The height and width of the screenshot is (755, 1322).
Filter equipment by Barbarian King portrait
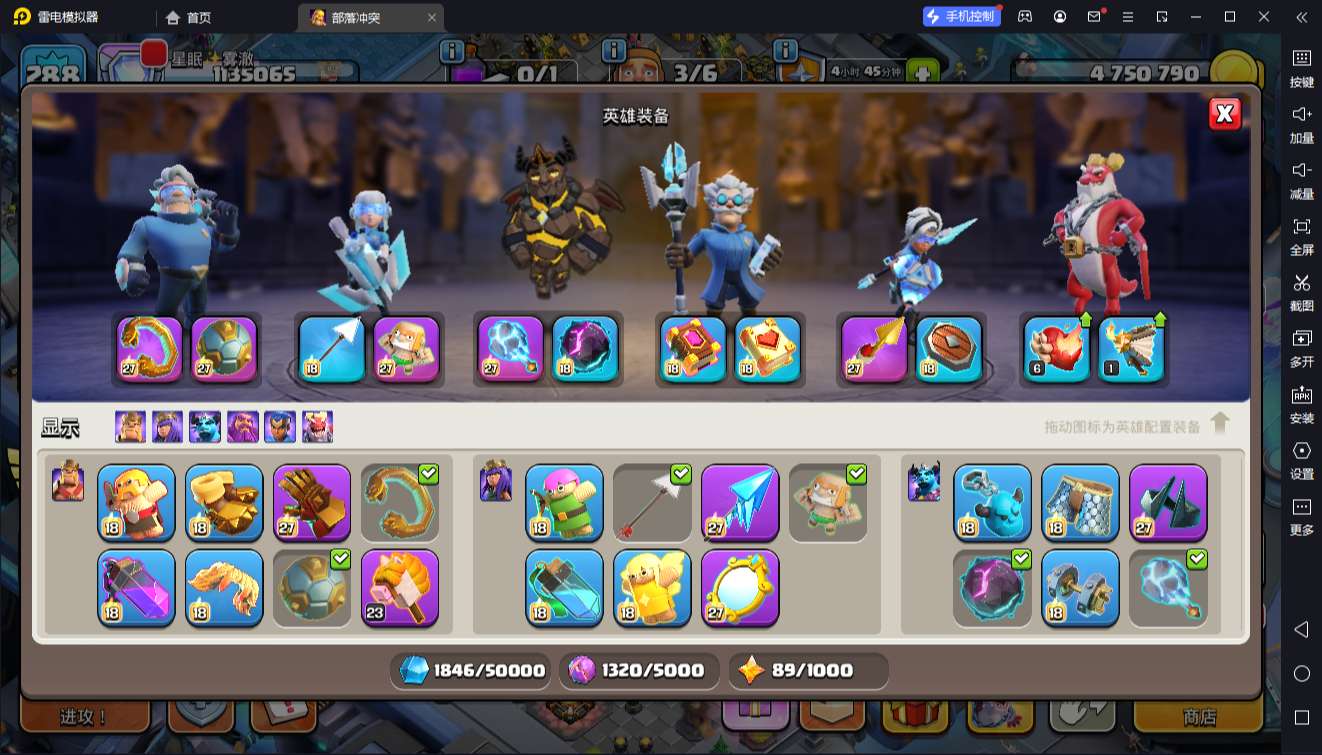(x=130, y=427)
